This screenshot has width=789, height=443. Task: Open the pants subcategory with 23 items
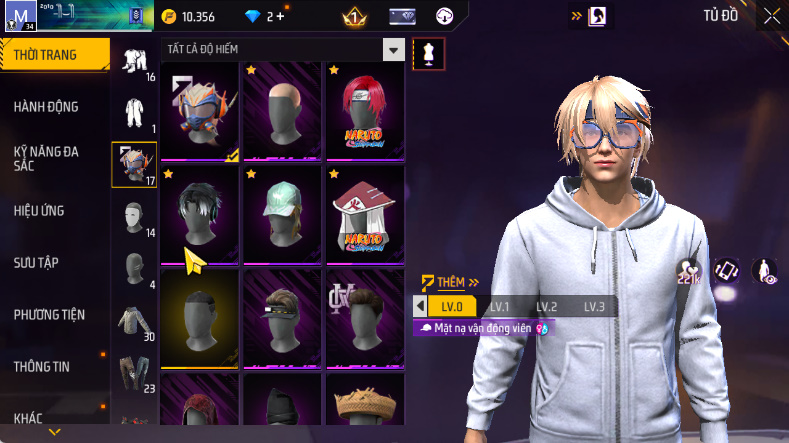click(x=135, y=371)
